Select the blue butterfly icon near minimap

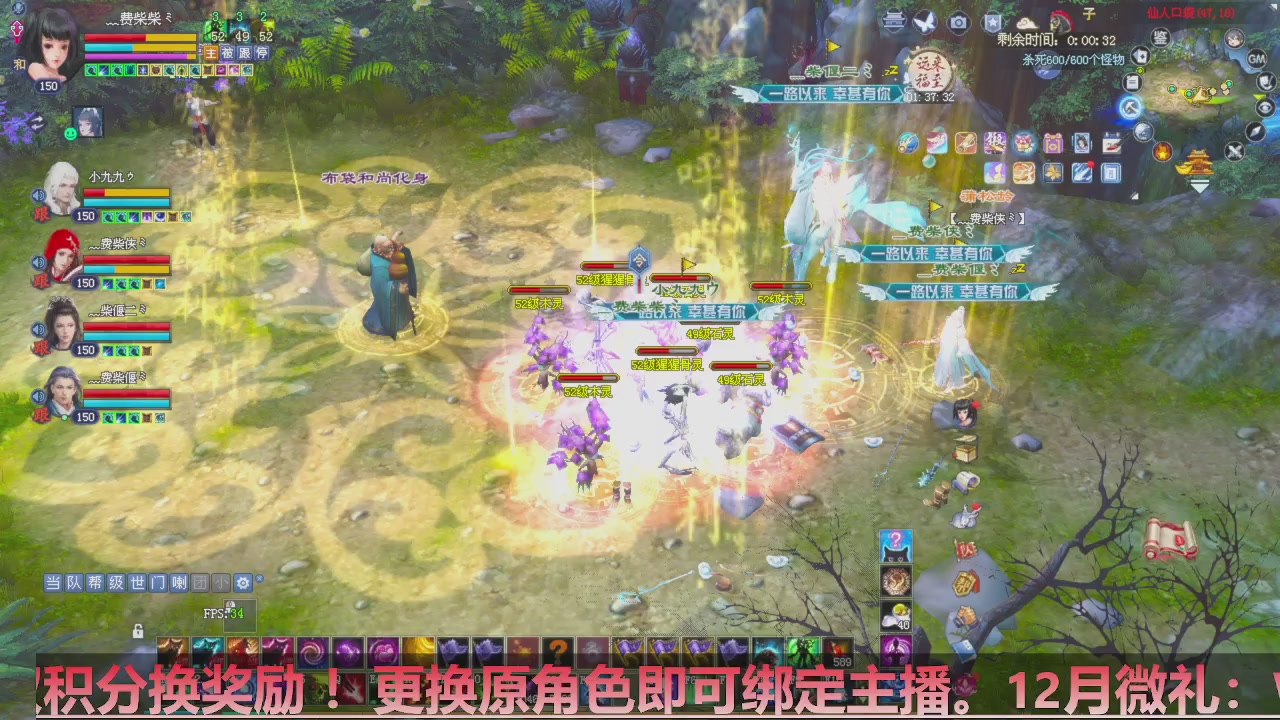click(x=926, y=22)
